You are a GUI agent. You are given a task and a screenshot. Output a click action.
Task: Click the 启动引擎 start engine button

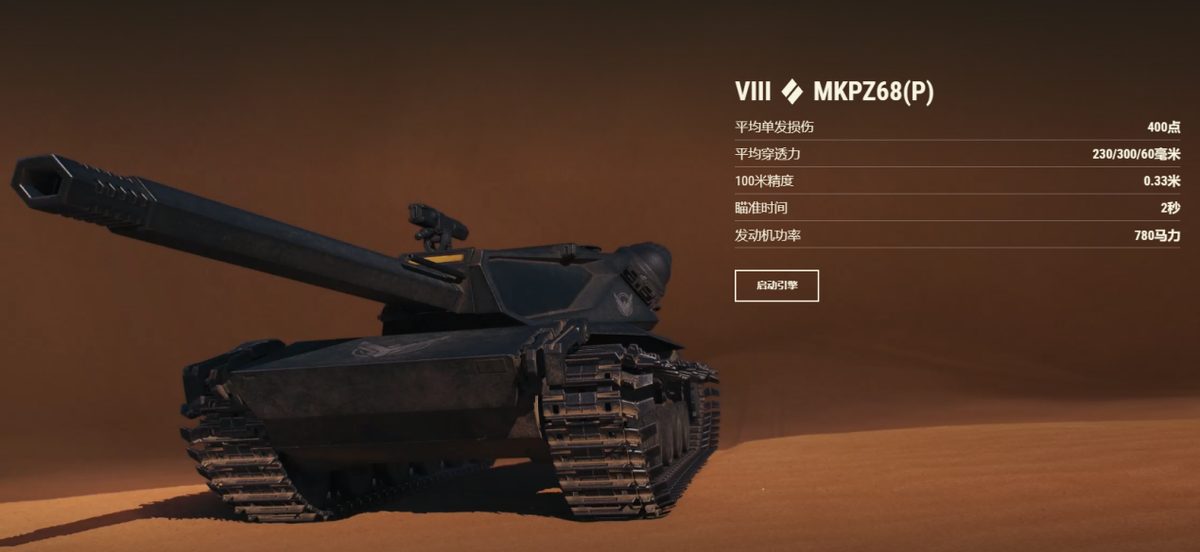776,285
